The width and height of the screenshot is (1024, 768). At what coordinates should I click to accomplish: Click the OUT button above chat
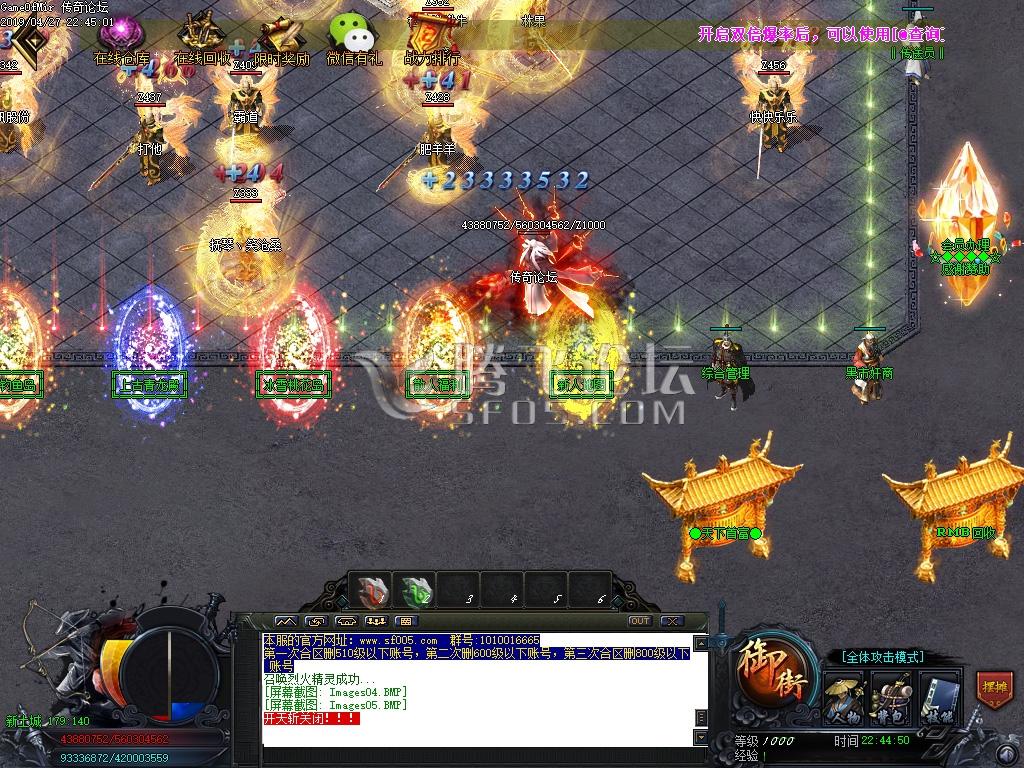pos(640,621)
